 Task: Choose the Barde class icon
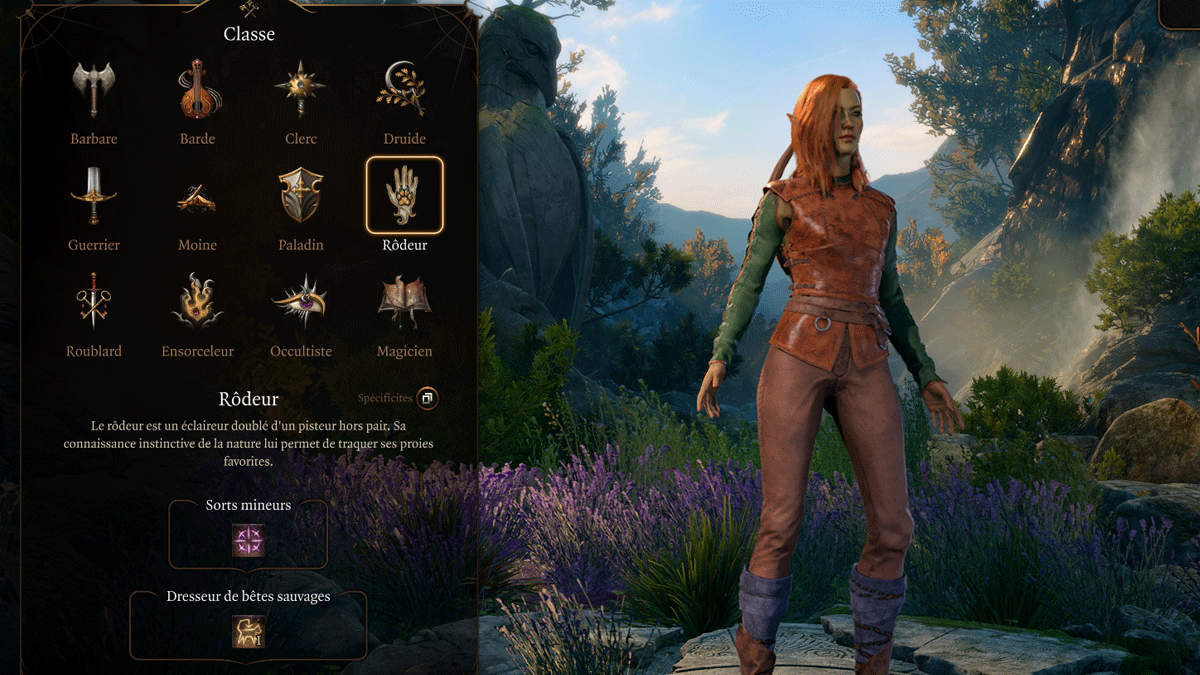point(197,90)
